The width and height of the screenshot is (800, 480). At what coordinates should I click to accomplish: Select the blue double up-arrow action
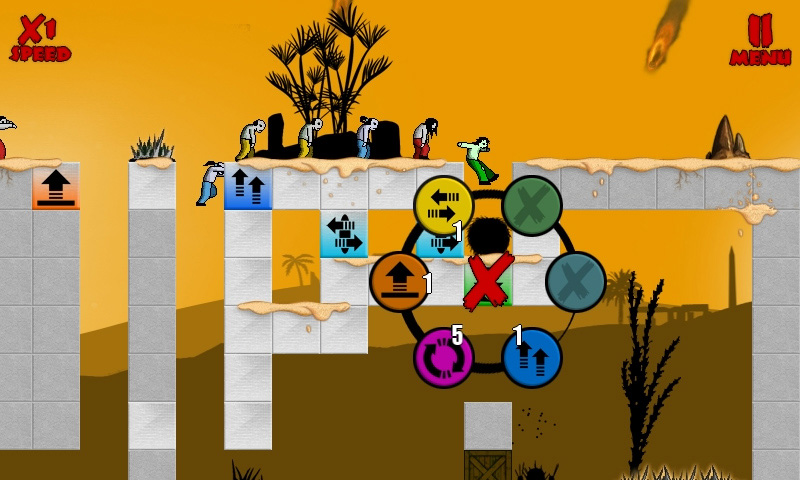point(531,357)
